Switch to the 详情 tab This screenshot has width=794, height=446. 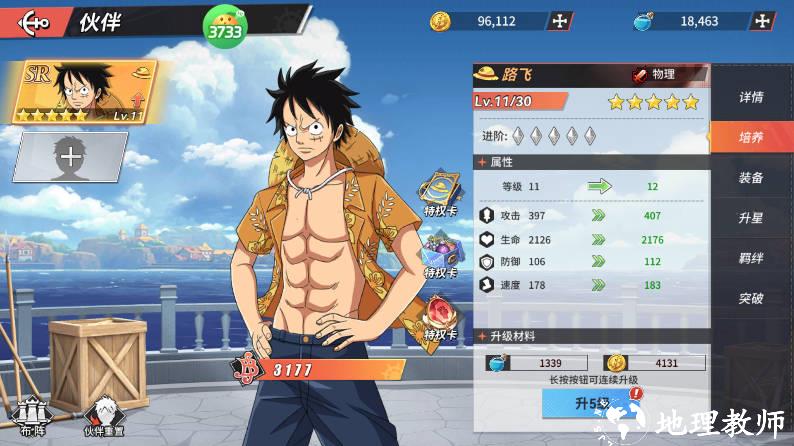pyautogui.click(x=751, y=98)
